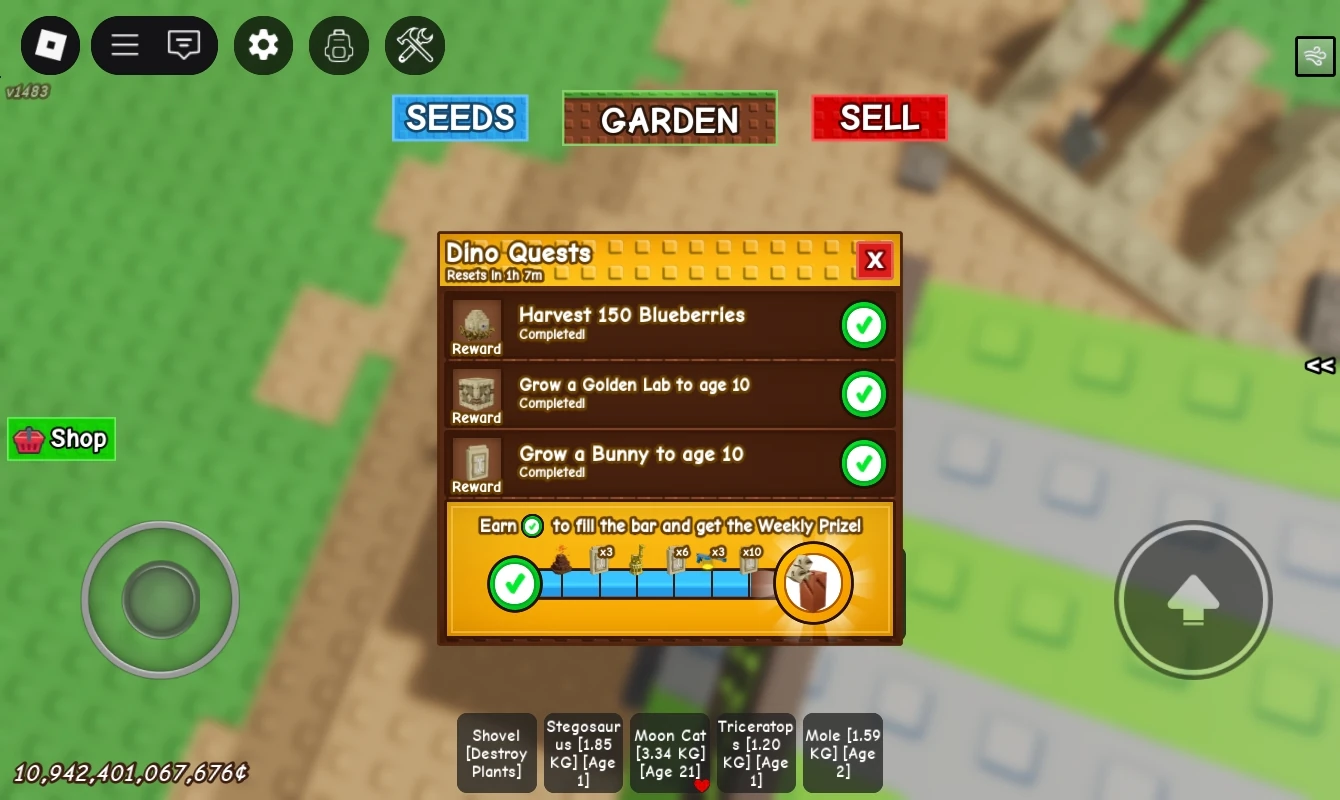The image size is (1340, 800).
Task: Switch to the SELL tab
Action: coord(878,117)
